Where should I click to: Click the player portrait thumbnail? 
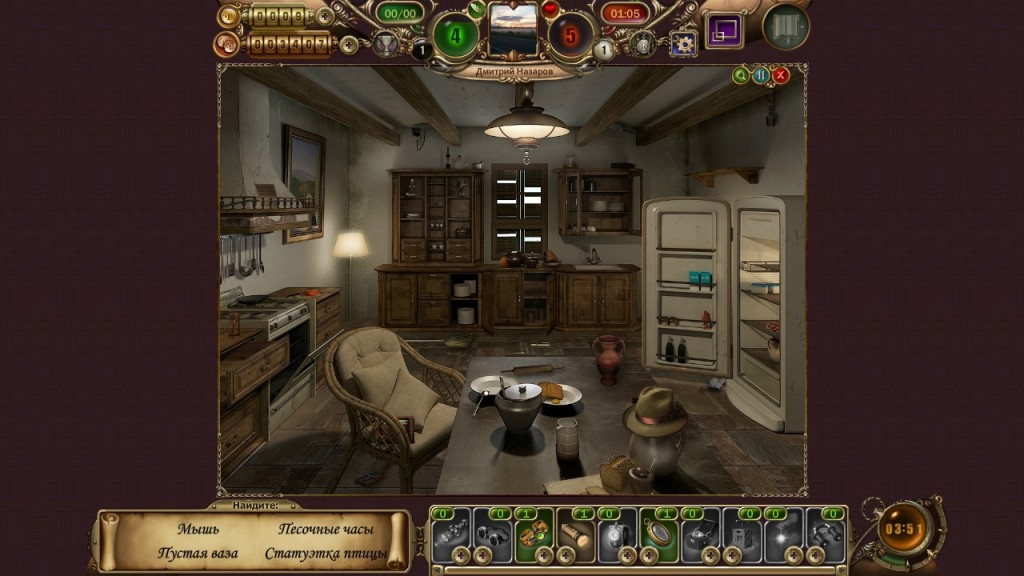(x=512, y=30)
